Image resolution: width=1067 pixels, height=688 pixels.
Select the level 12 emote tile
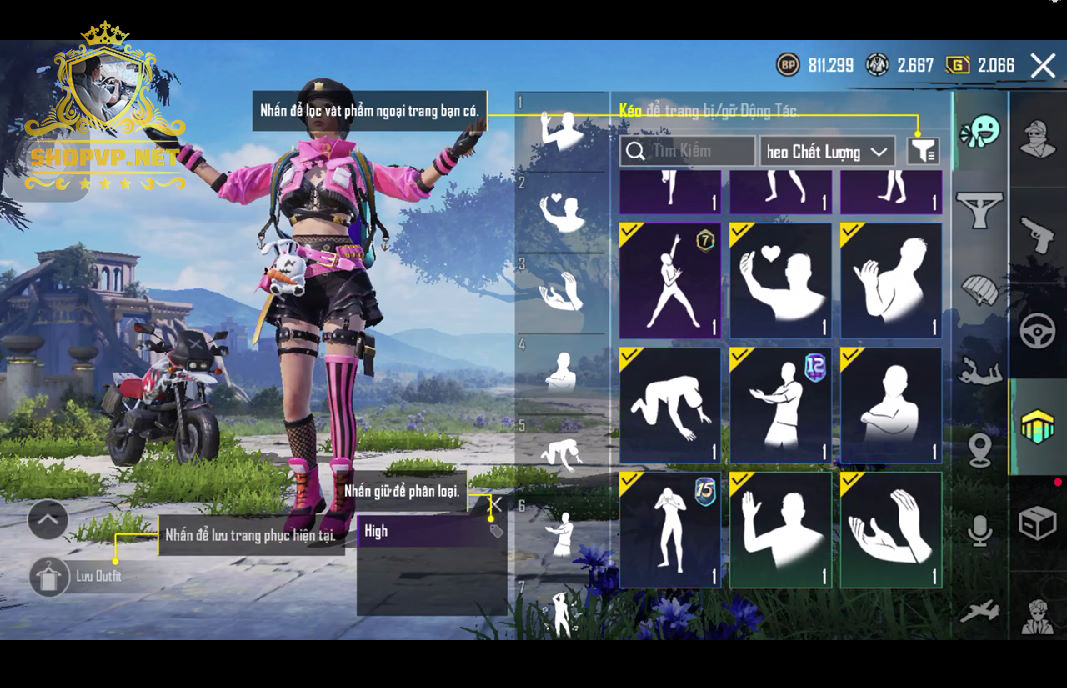point(781,405)
